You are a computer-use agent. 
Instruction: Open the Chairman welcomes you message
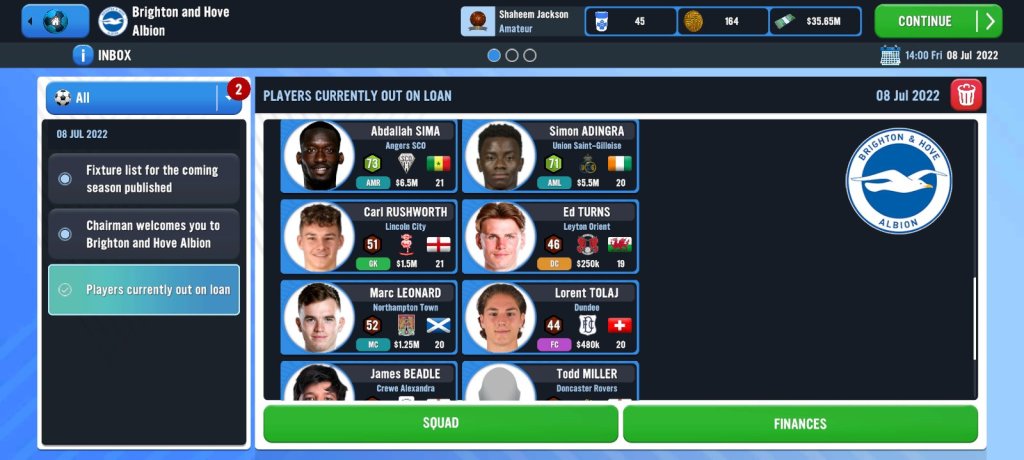[x=144, y=234]
